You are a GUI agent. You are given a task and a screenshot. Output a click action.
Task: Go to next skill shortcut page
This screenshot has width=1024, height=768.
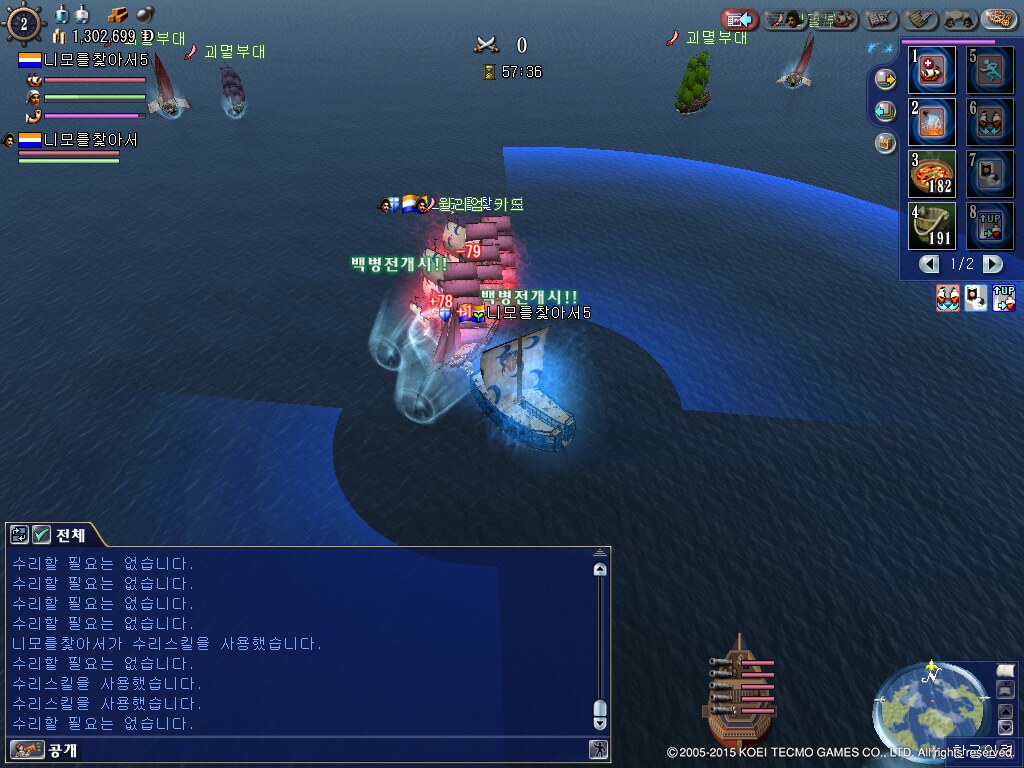(992, 264)
